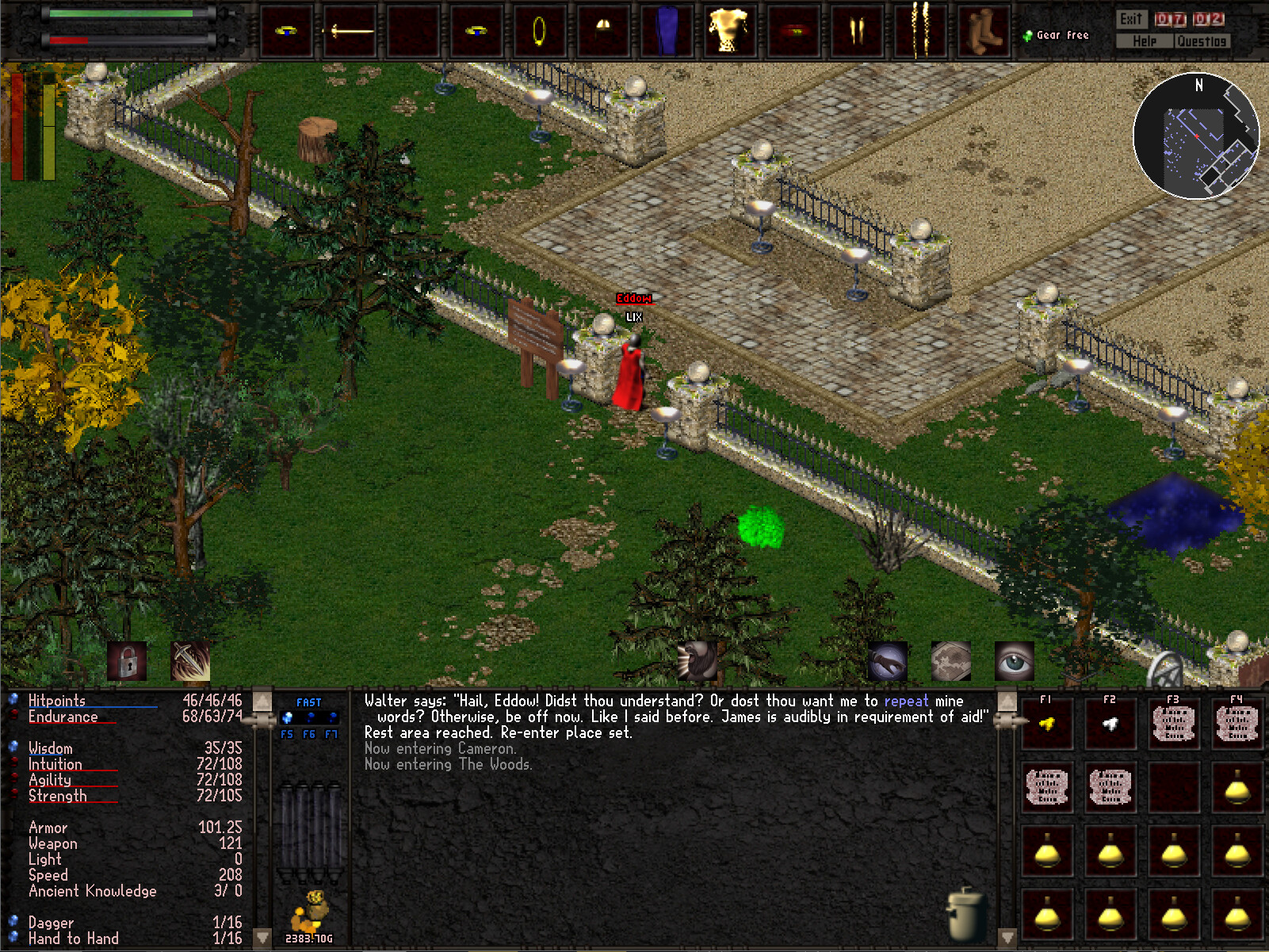Activate the raven spell icon
The image size is (1269, 952).
point(698,660)
